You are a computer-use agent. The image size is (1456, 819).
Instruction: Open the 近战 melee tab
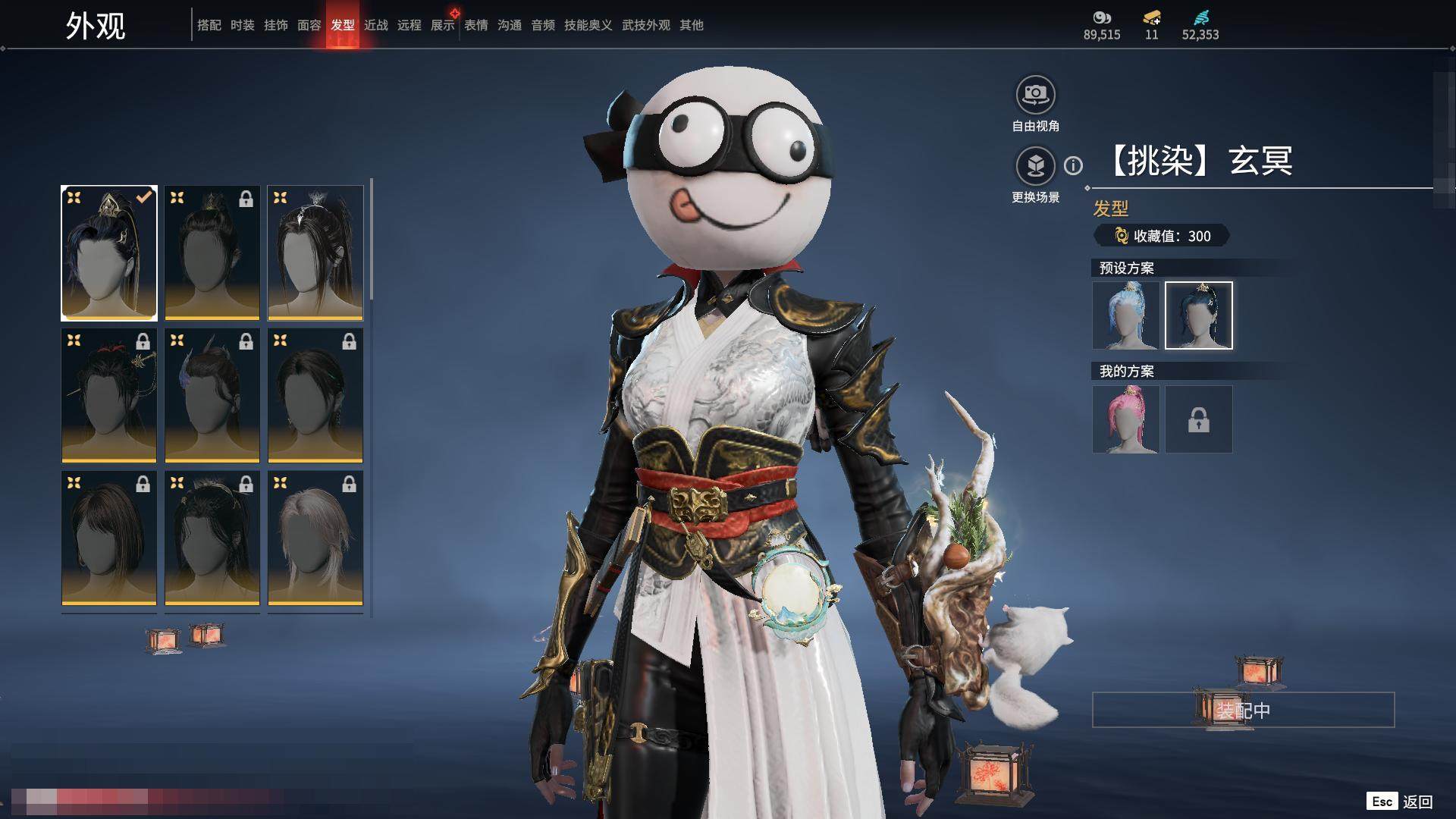[376, 25]
